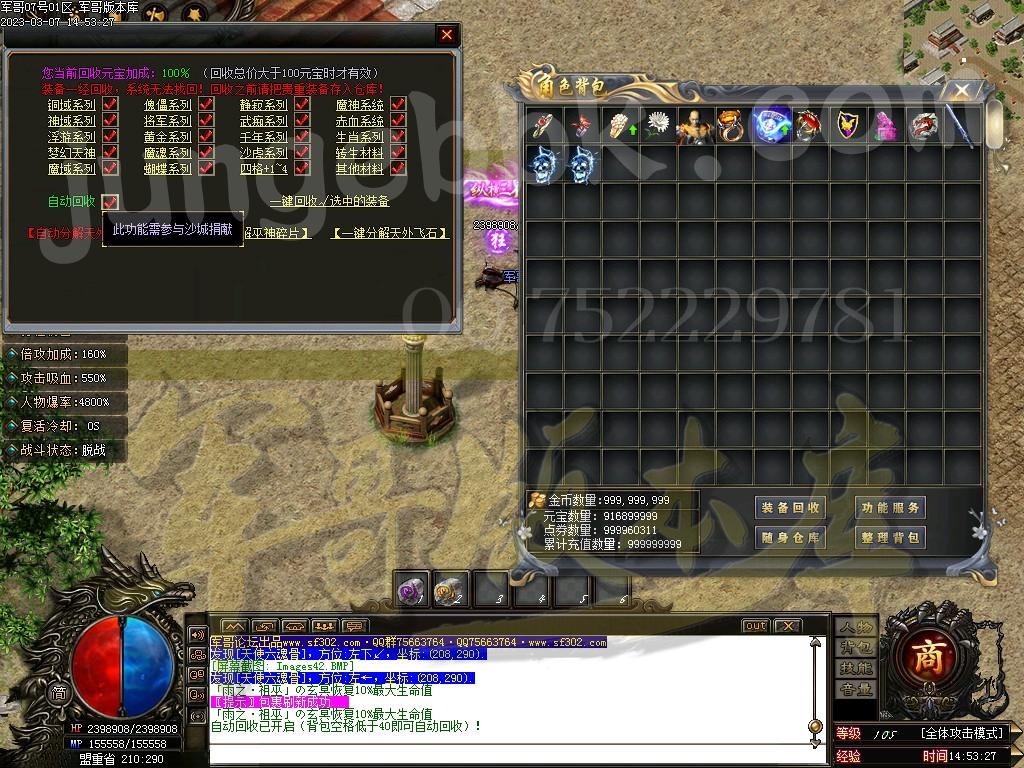Open the 技能 skills panel
1024x768 pixels.
click(856, 668)
